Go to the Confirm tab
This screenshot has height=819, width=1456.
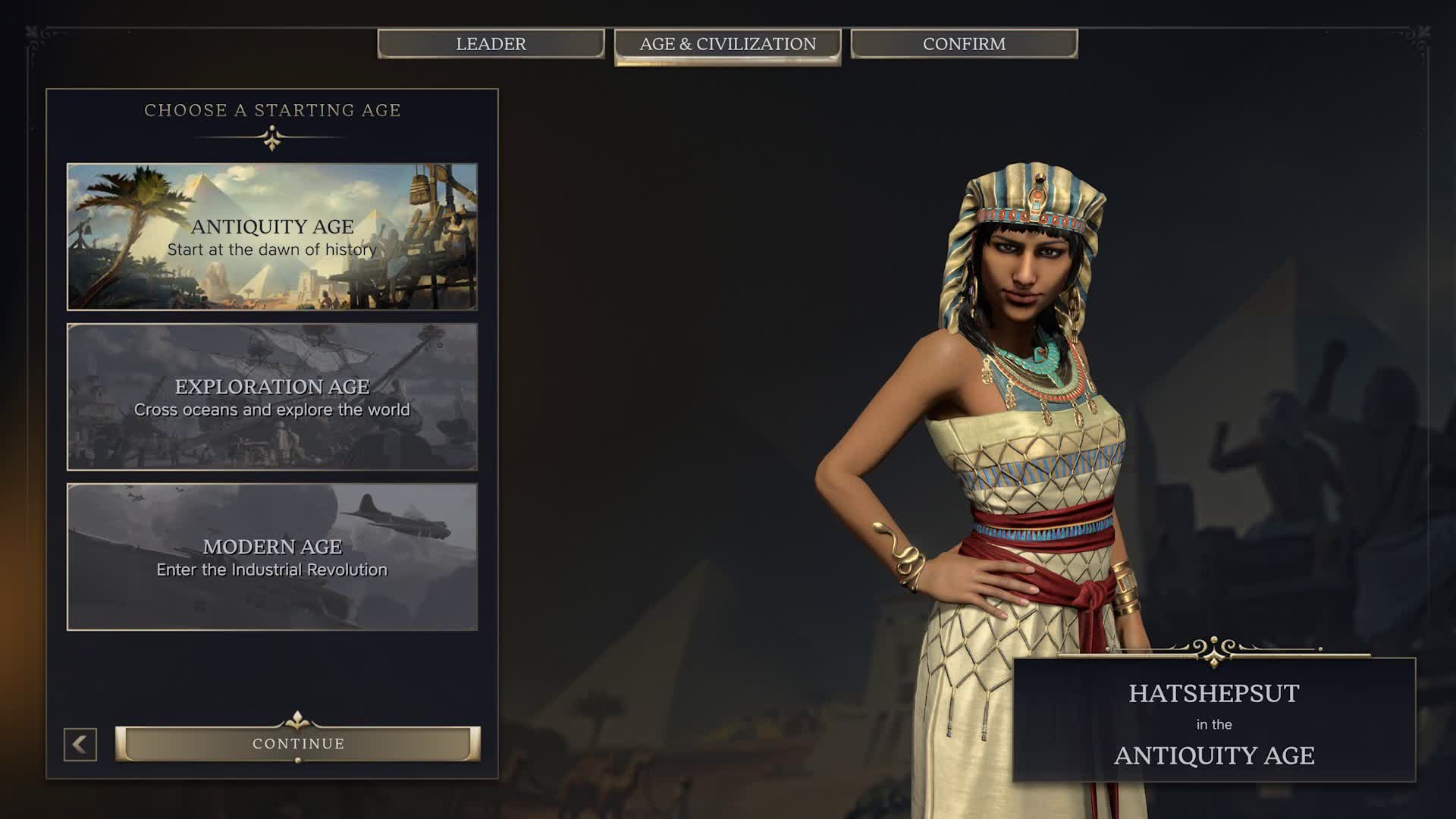964,44
